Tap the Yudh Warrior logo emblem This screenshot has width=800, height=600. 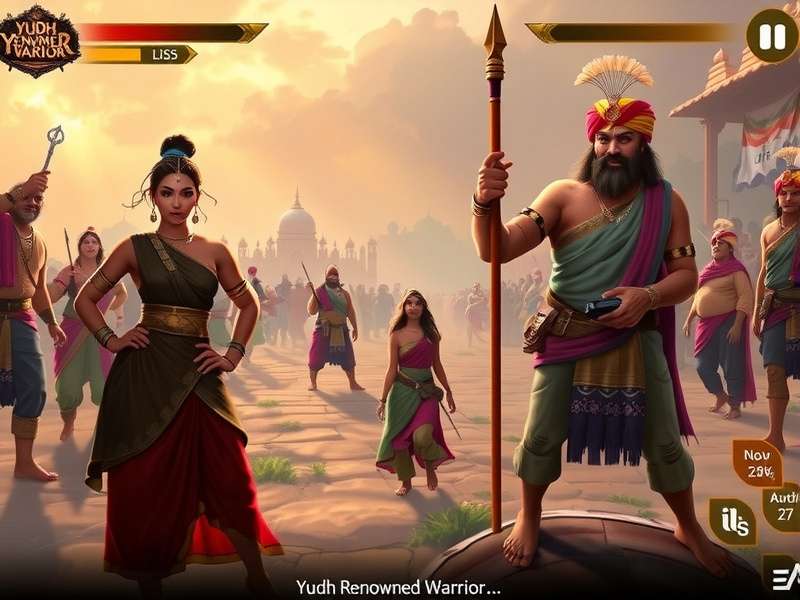[x=38, y=39]
